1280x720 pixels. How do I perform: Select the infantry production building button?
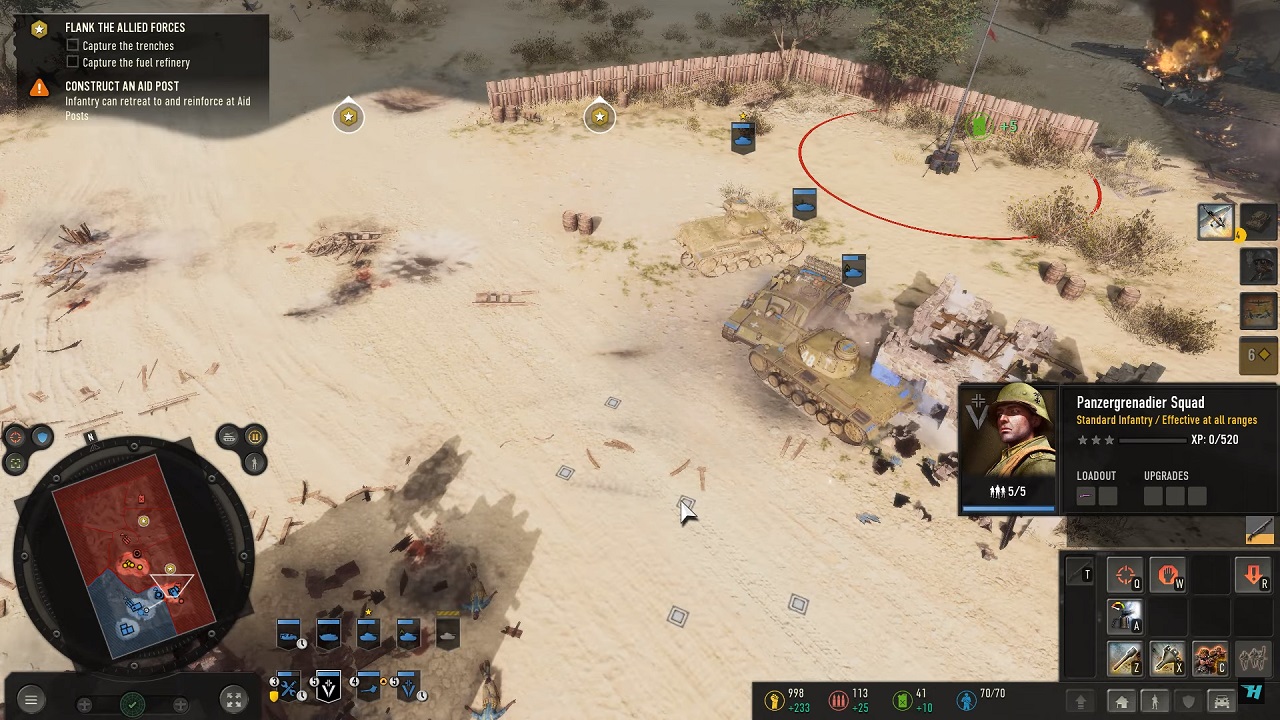[x=1155, y=702]
